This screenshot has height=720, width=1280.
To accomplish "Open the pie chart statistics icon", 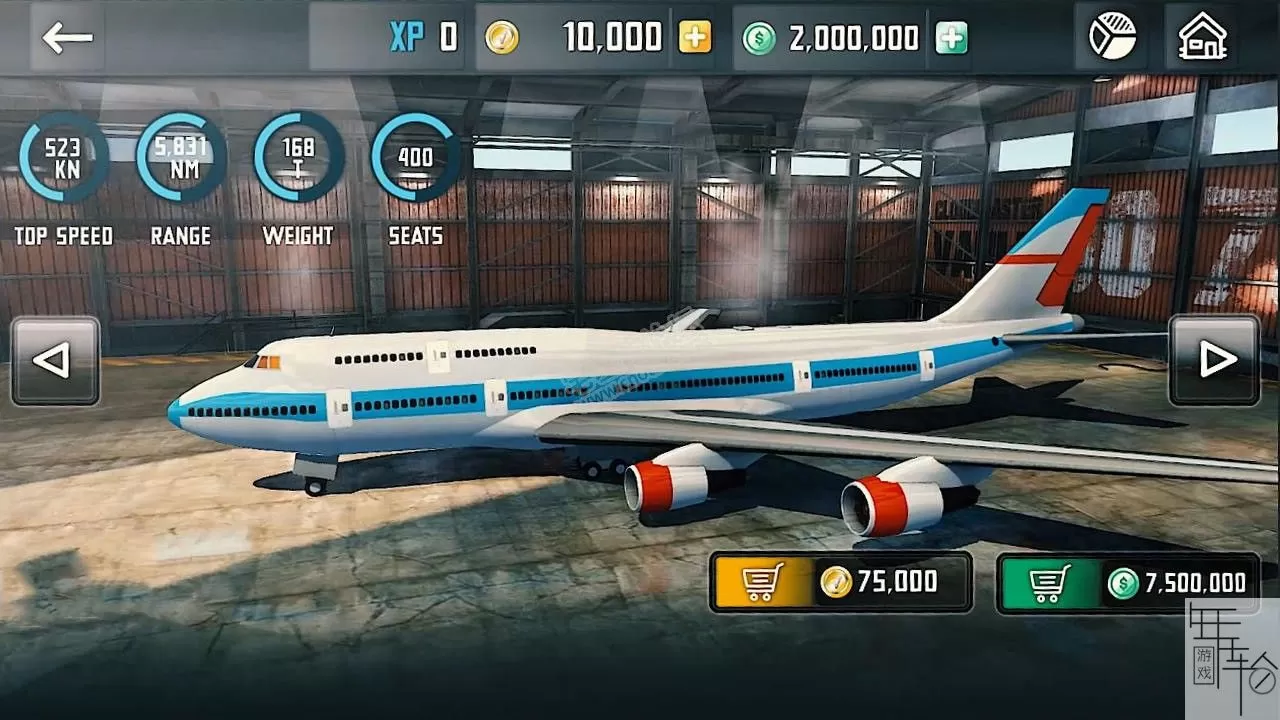I will click(x=1112, y=38).
